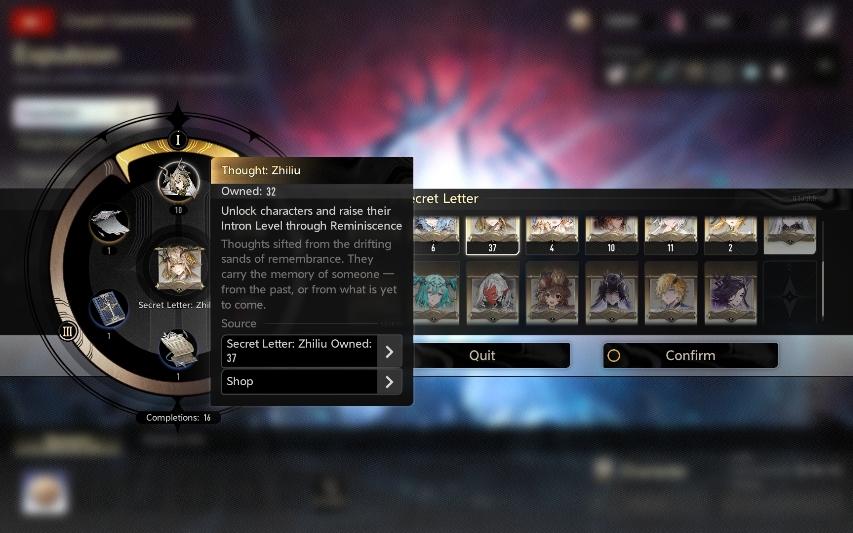853x533 pixels.
Task: Choose the red-masked white-haired character letter
Action: click(492, 292)
